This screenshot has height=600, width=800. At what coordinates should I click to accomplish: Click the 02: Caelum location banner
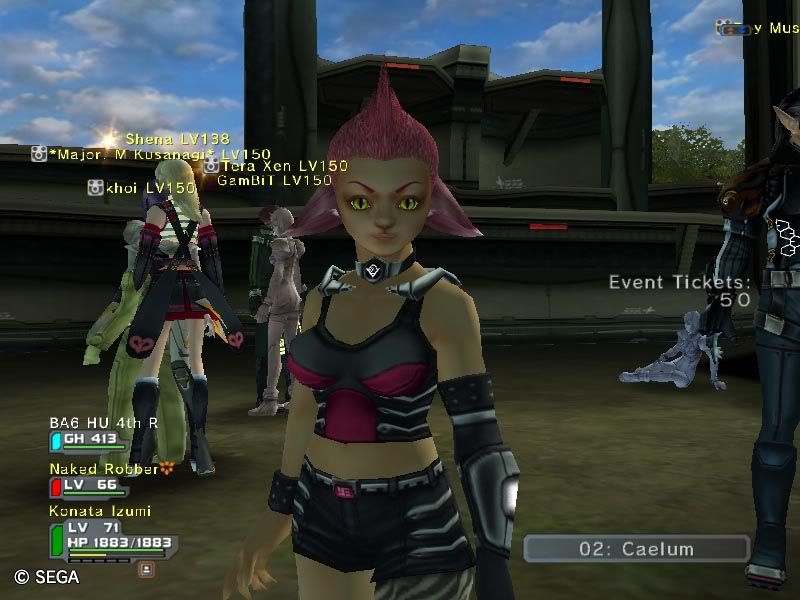[x=636, y=549]
